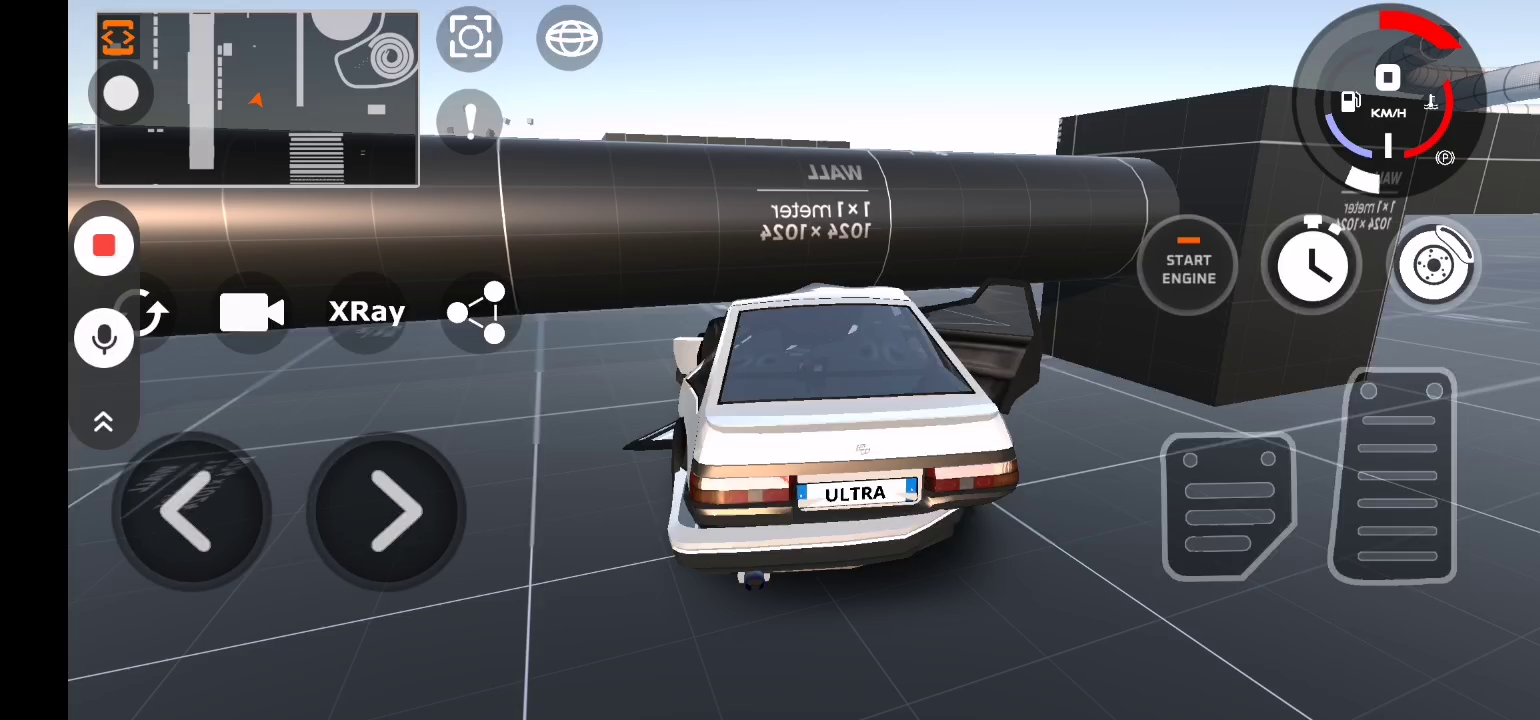Activate the stopwatch slow-motion button
Screen dimensions: 1540x720
click(1311, 264)
